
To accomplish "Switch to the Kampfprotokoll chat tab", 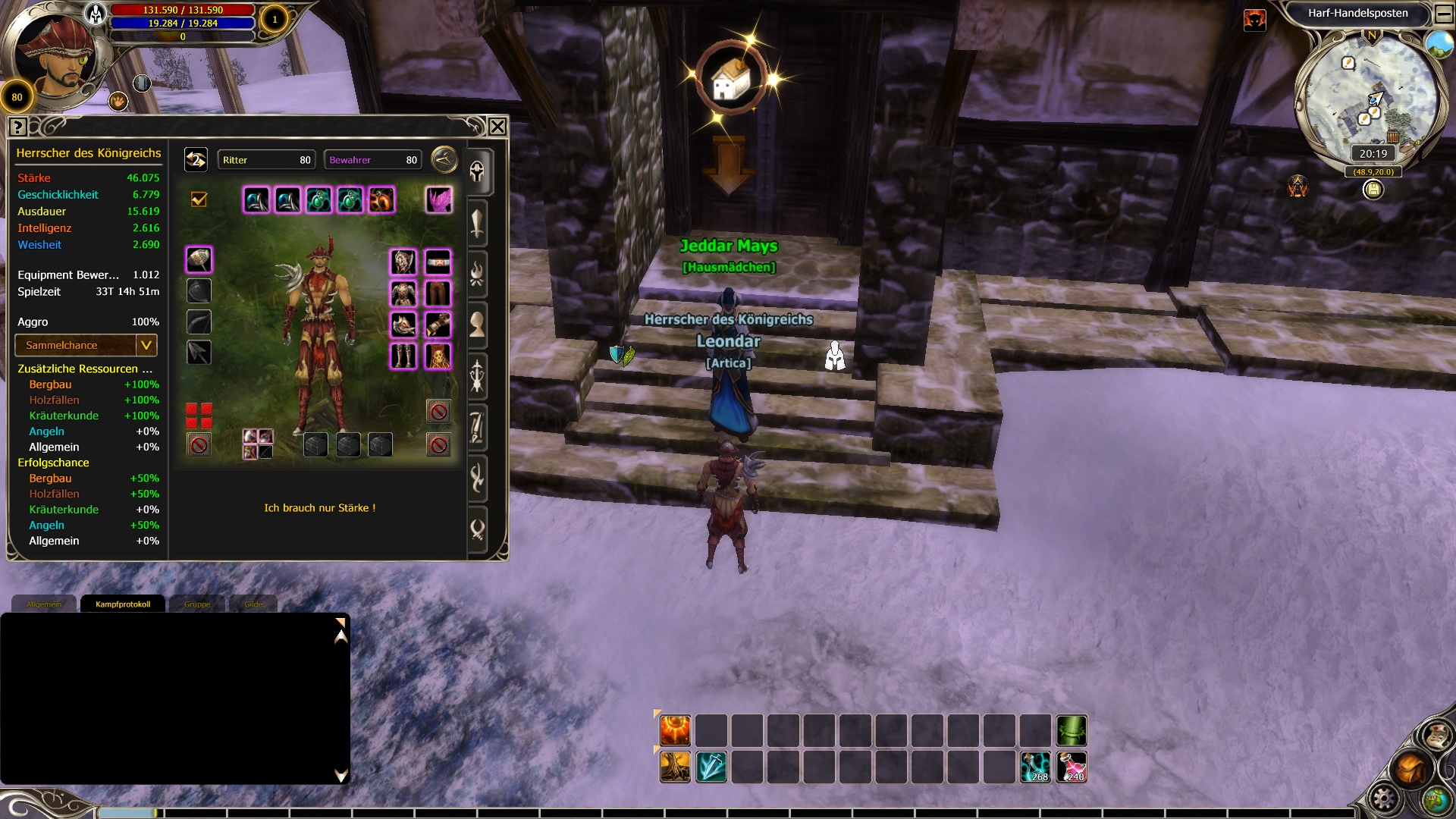I will (x=123, y=604).
